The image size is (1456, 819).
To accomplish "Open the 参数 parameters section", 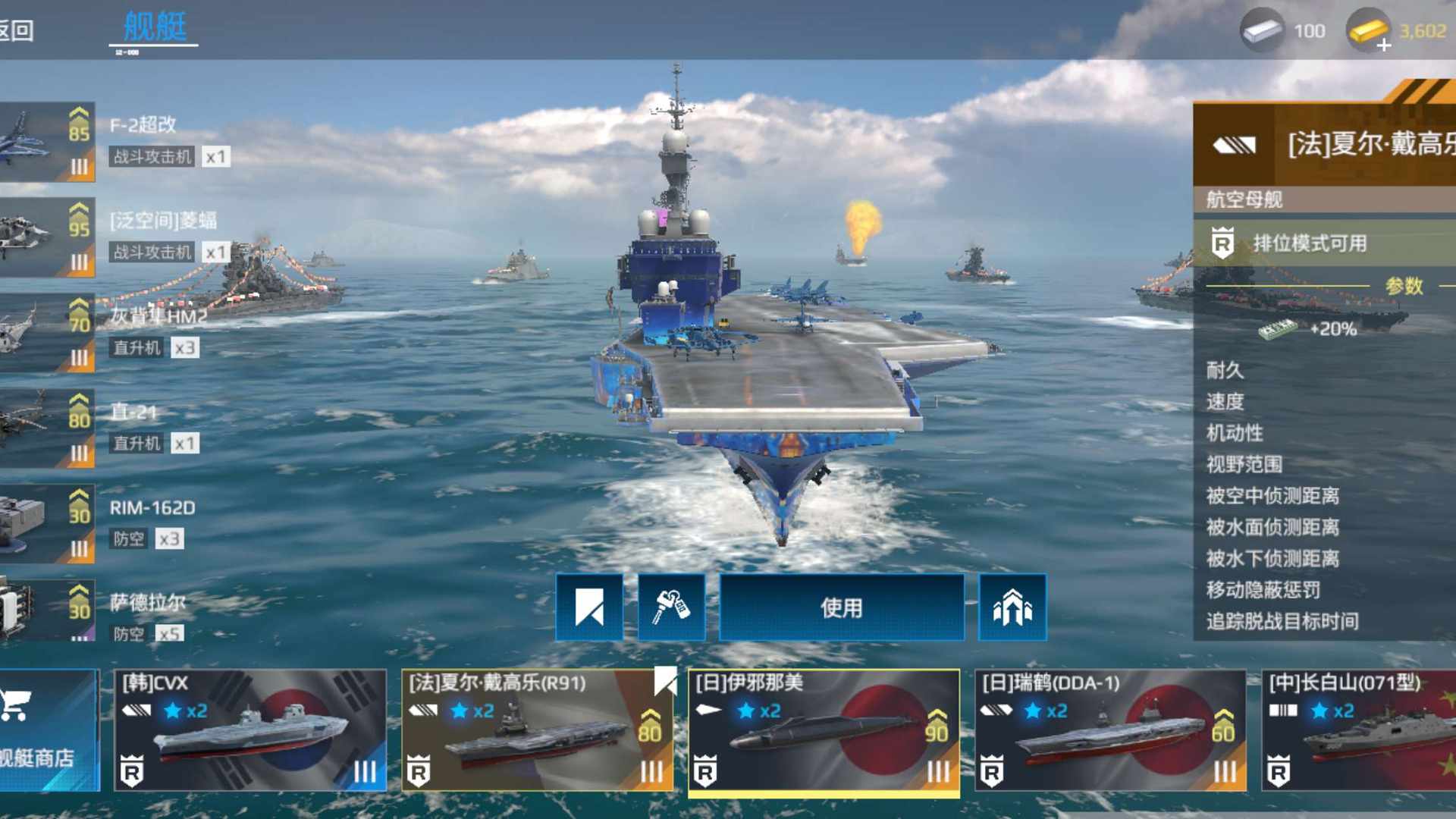I will [x=1404, y=286].
